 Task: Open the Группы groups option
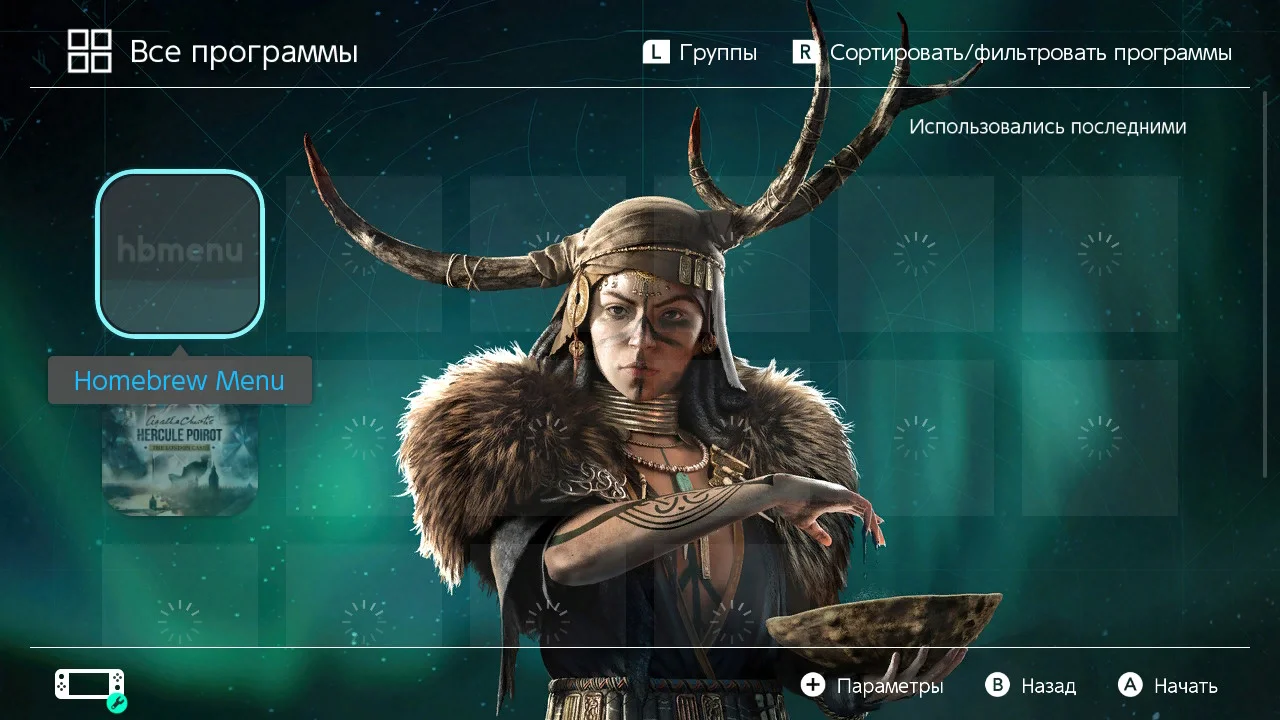[700, 53]
